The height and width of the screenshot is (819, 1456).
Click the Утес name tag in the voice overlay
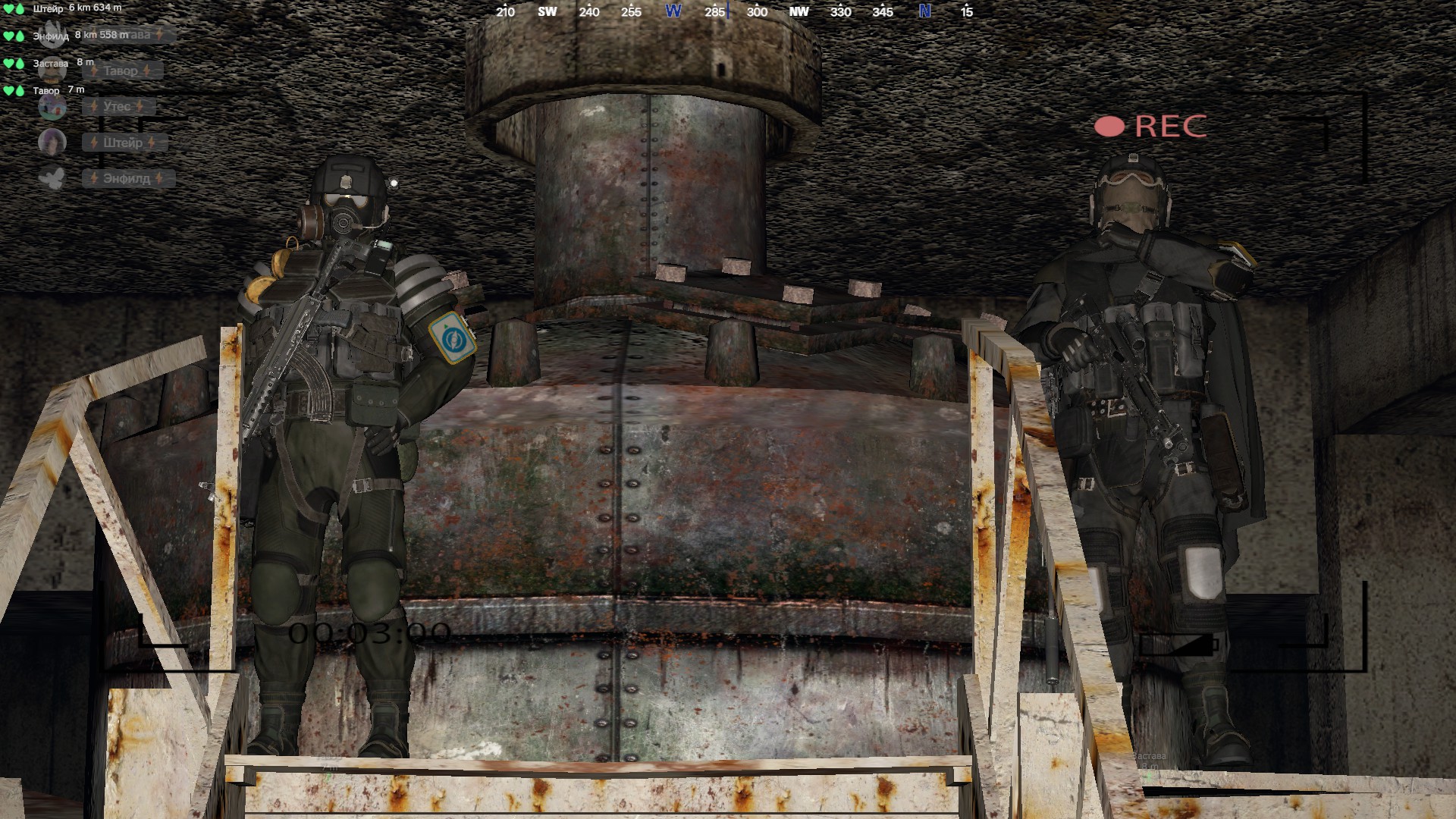point(118,107)
